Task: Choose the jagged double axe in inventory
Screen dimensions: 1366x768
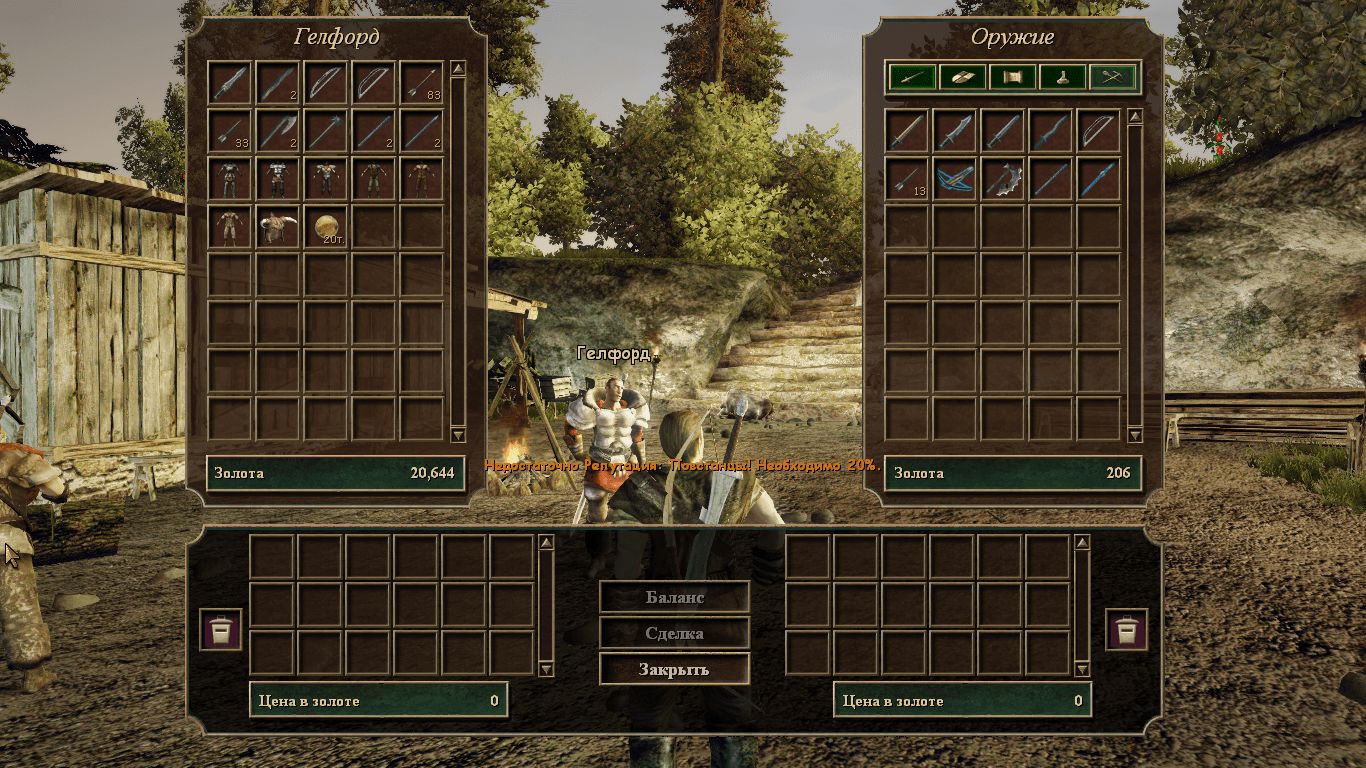Action: point(1002,178)
